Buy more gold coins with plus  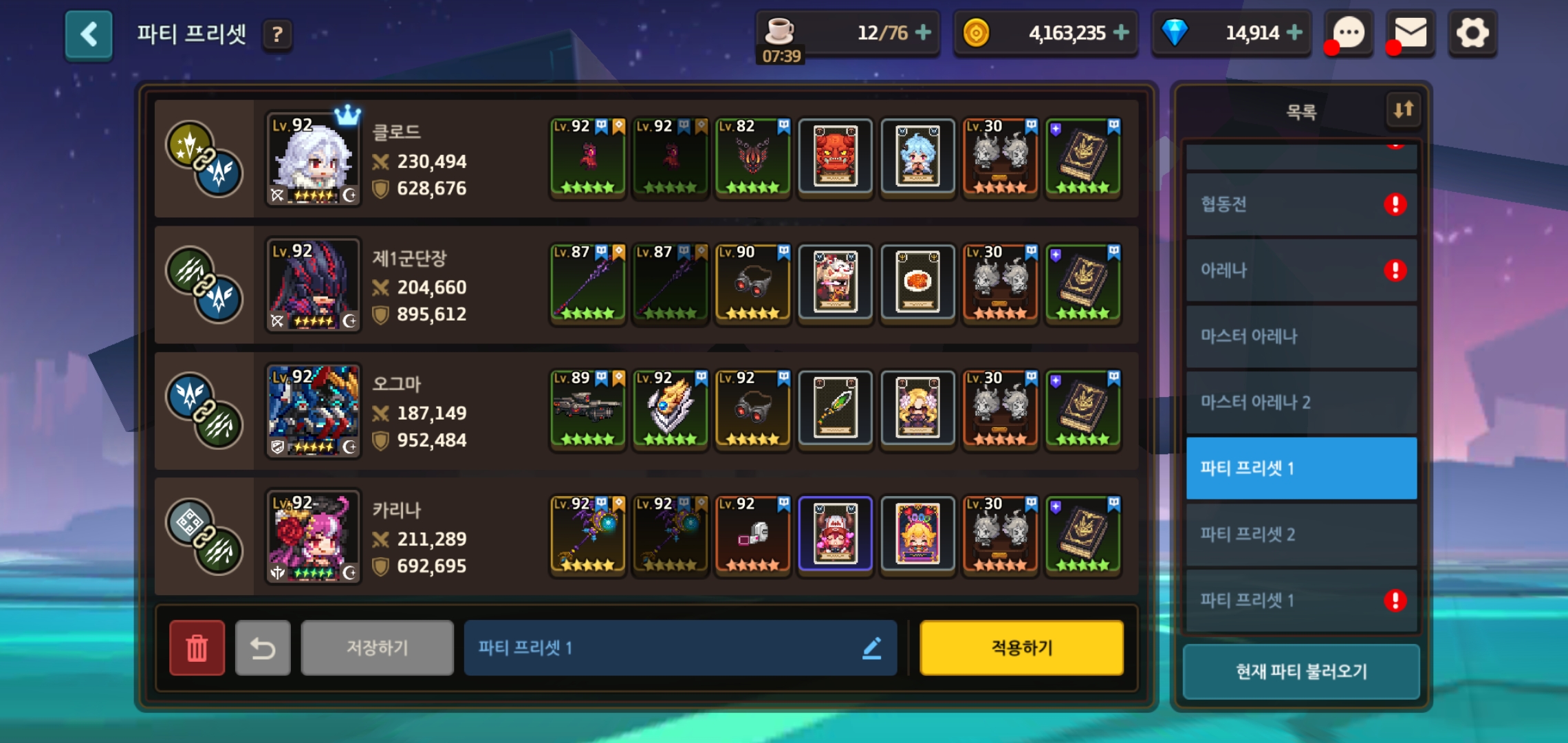pos(1121,32)
